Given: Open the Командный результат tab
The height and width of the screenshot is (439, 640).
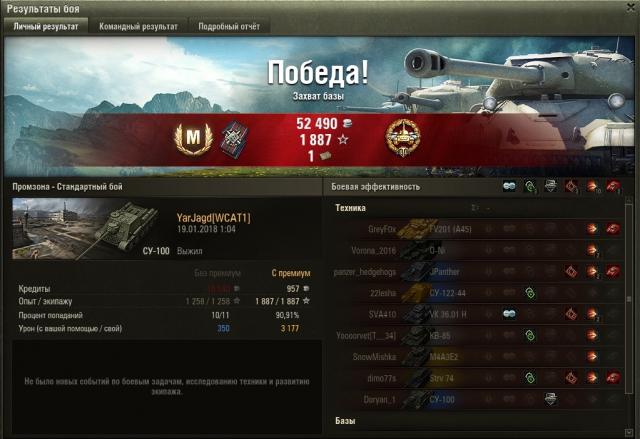Looking at the screenshot, I should [x=138, y=27].
